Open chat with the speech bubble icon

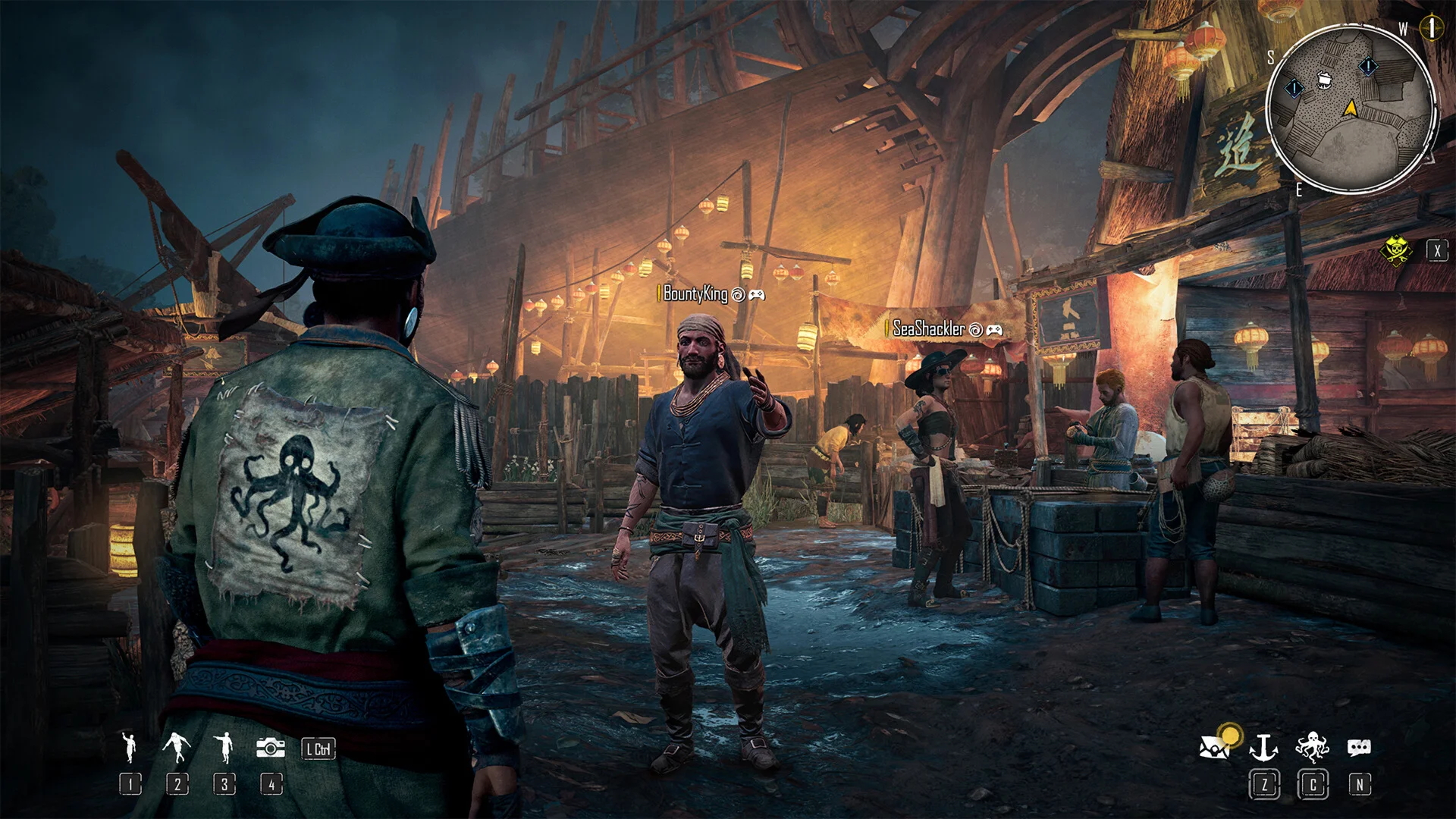click(x=1358, y=748)
